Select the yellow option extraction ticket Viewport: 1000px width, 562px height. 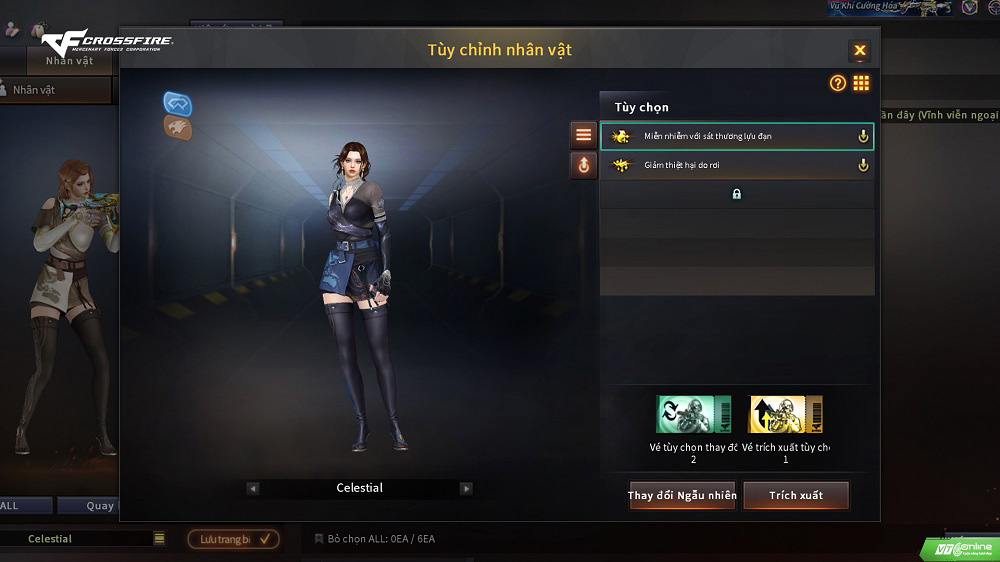coord(785,414)
